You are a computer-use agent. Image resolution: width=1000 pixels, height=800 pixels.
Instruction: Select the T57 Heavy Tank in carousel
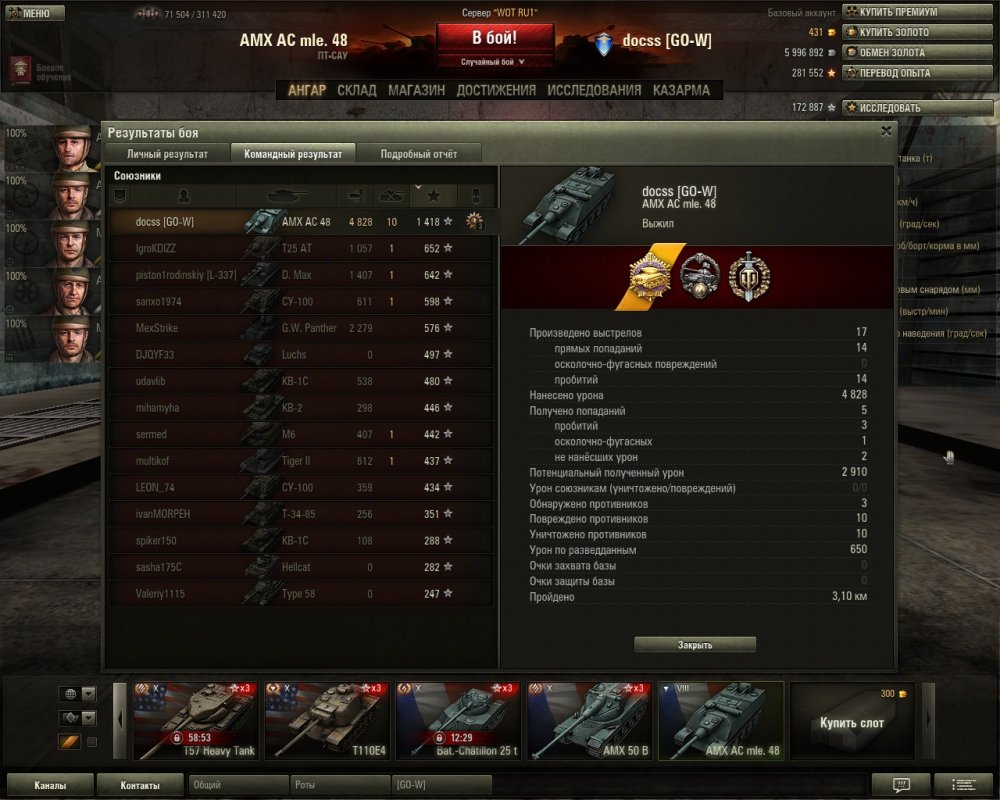click(196, 721)
